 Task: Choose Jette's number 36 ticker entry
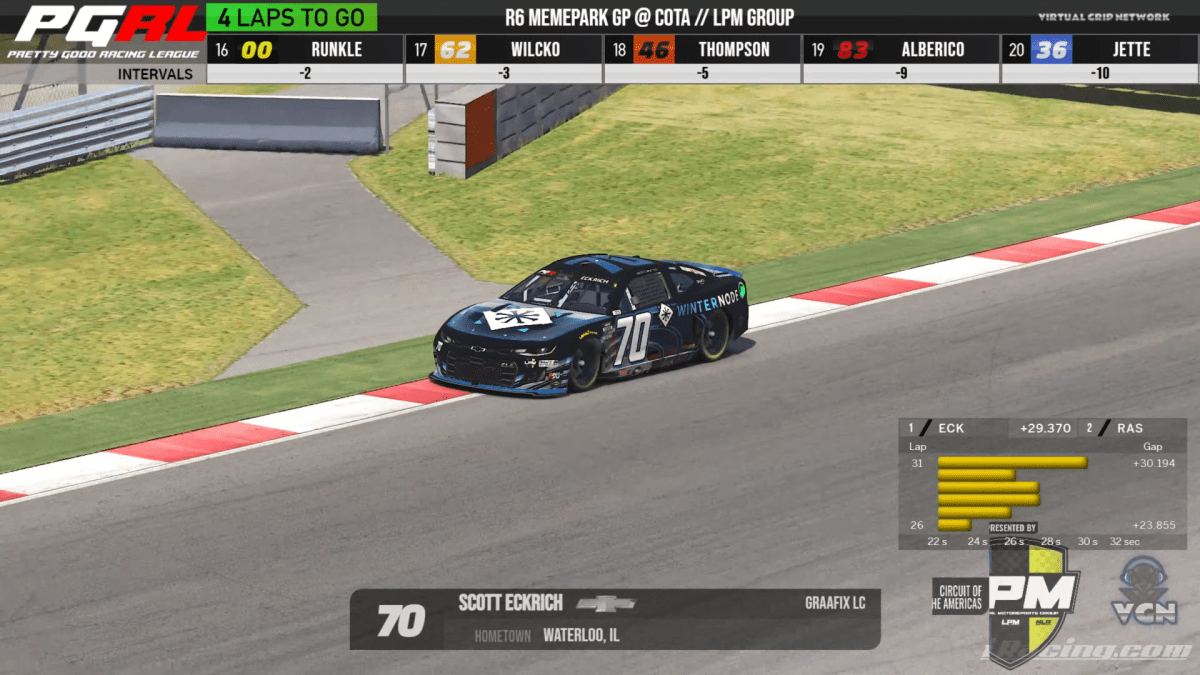click(x=1099, y=49)
